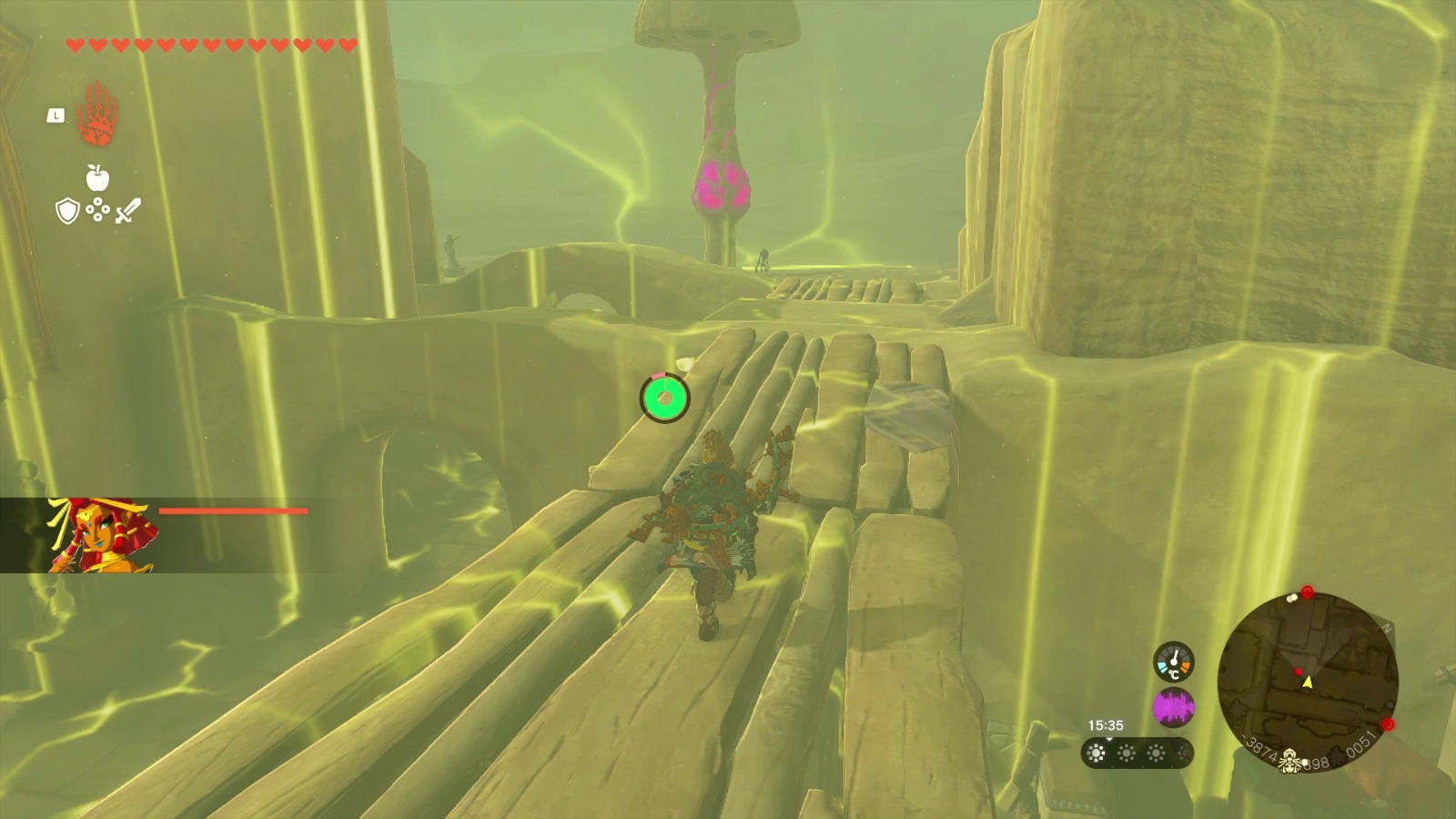
Task: Select the Gerudo emblem on the minimap
Action: pyautogui.click(x=1289, y=761)
